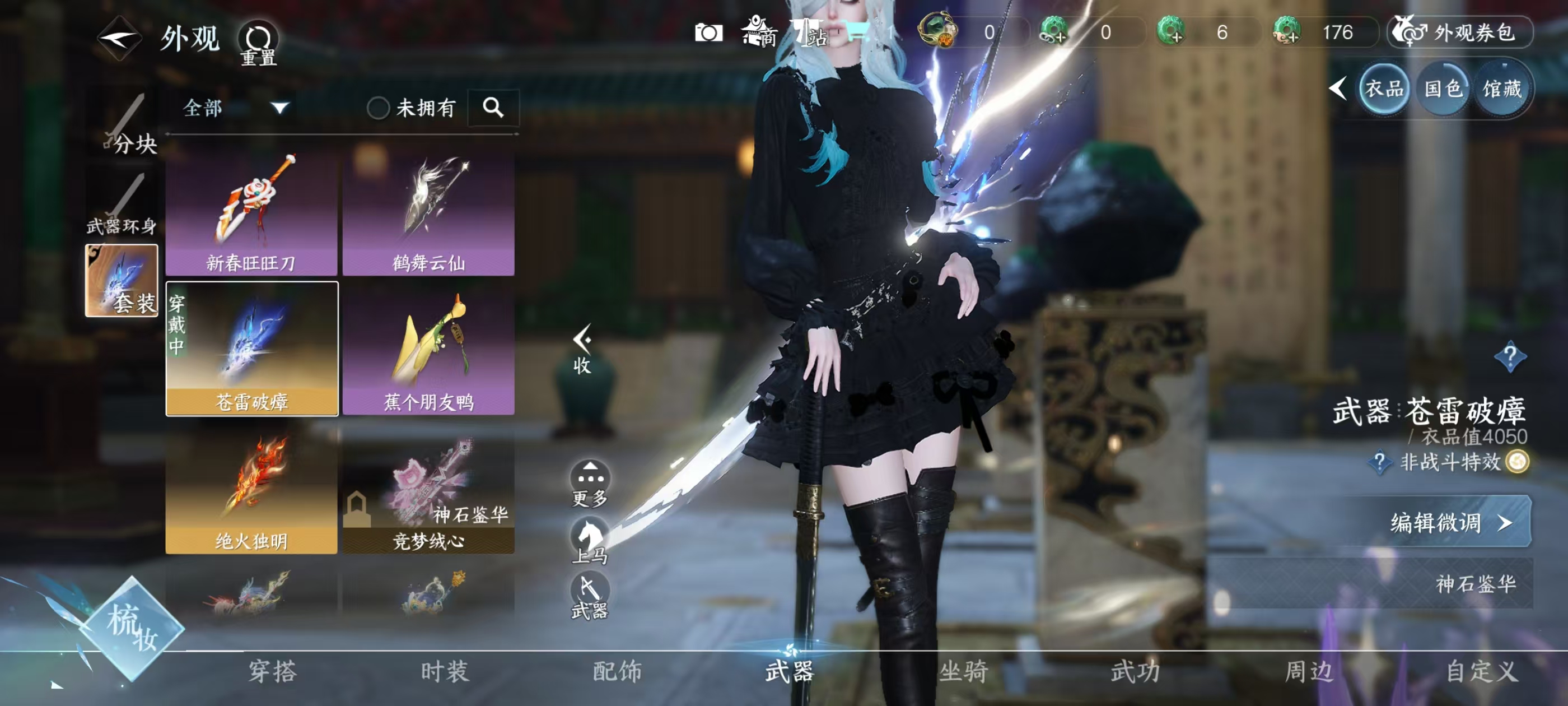
Task: Open the 外观券包 voucher pack
Action: click(x=1460, y=32)
